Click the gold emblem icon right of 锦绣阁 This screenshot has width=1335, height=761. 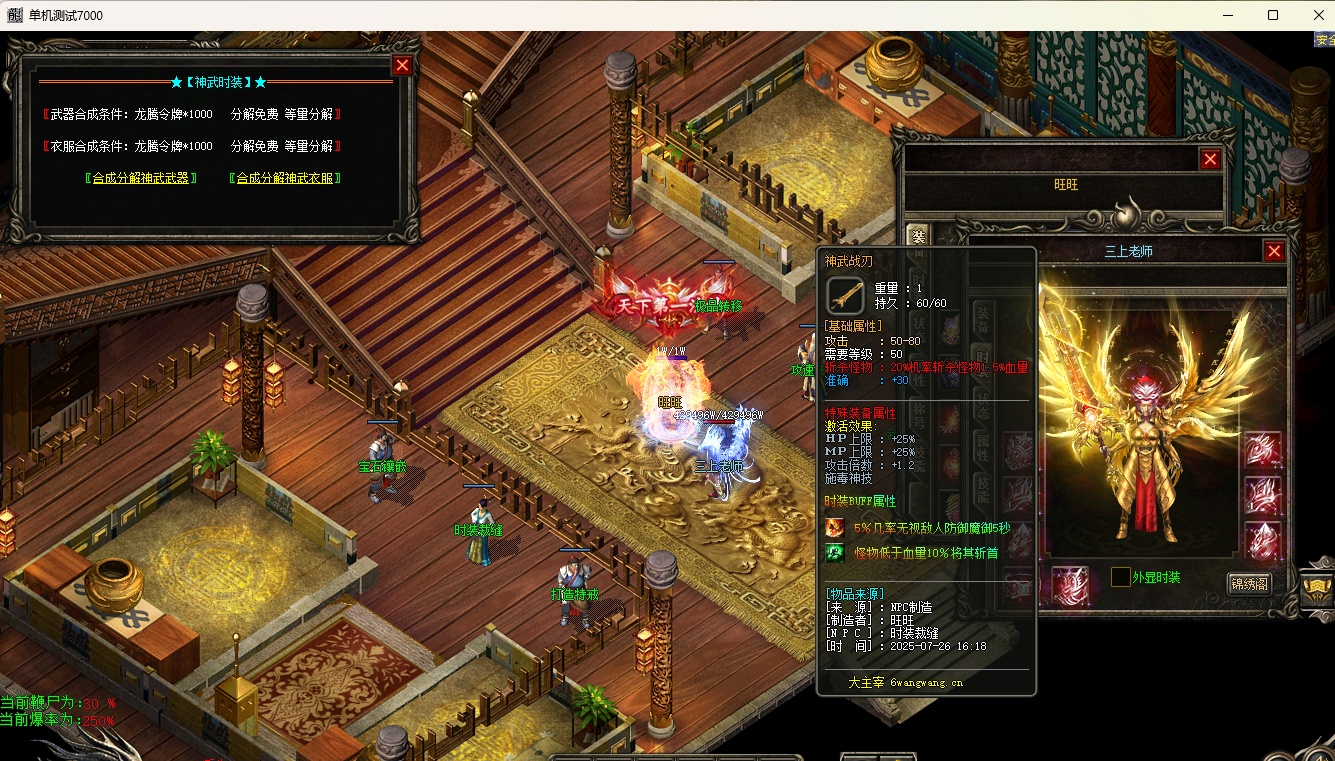coord(1318,587)
